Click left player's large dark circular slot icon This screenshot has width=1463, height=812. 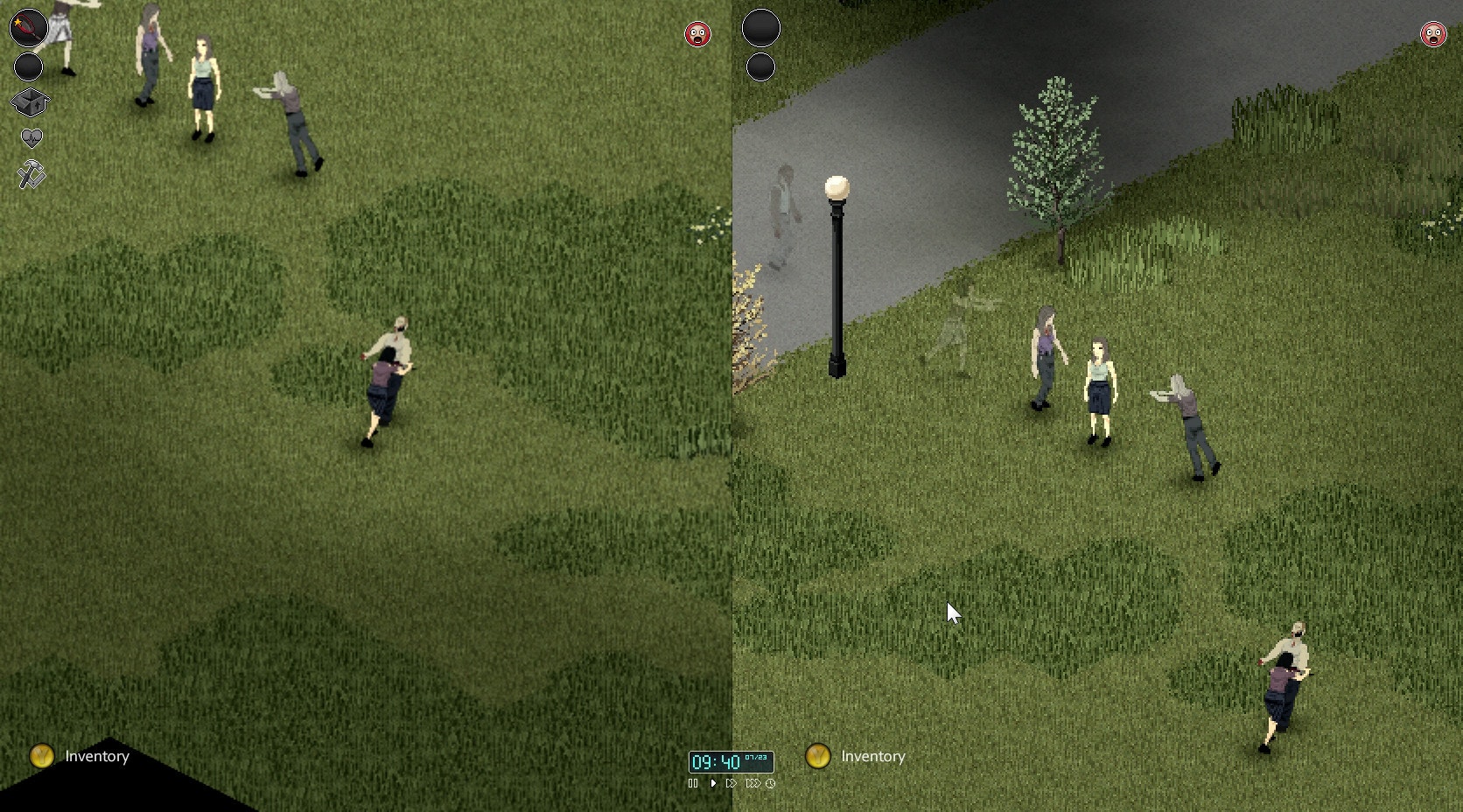coord(28,28)
